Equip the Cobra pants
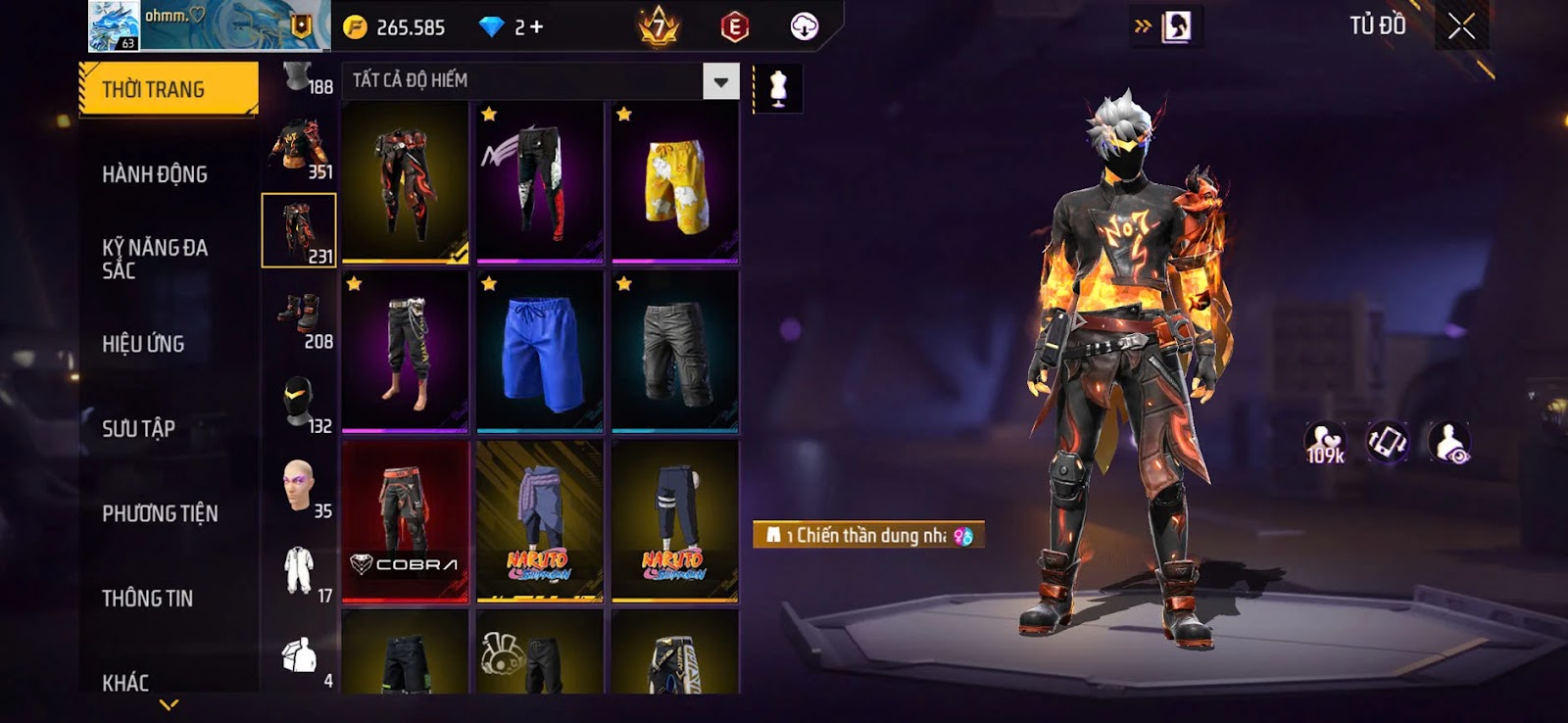This screenshot has height=723, width=1568. (x=405, y=520)
